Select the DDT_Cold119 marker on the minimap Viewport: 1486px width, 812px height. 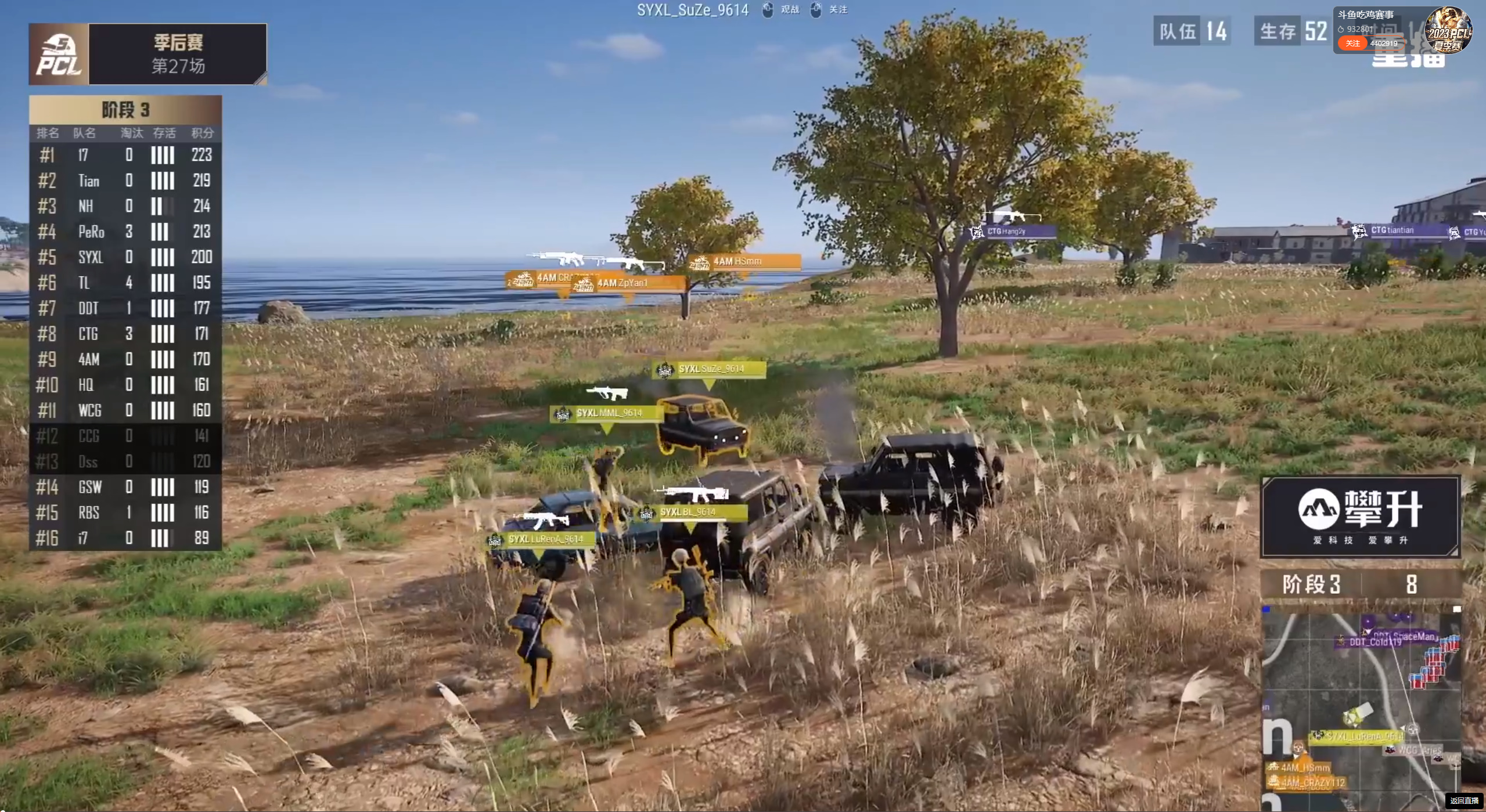[x=1375, y=642]
